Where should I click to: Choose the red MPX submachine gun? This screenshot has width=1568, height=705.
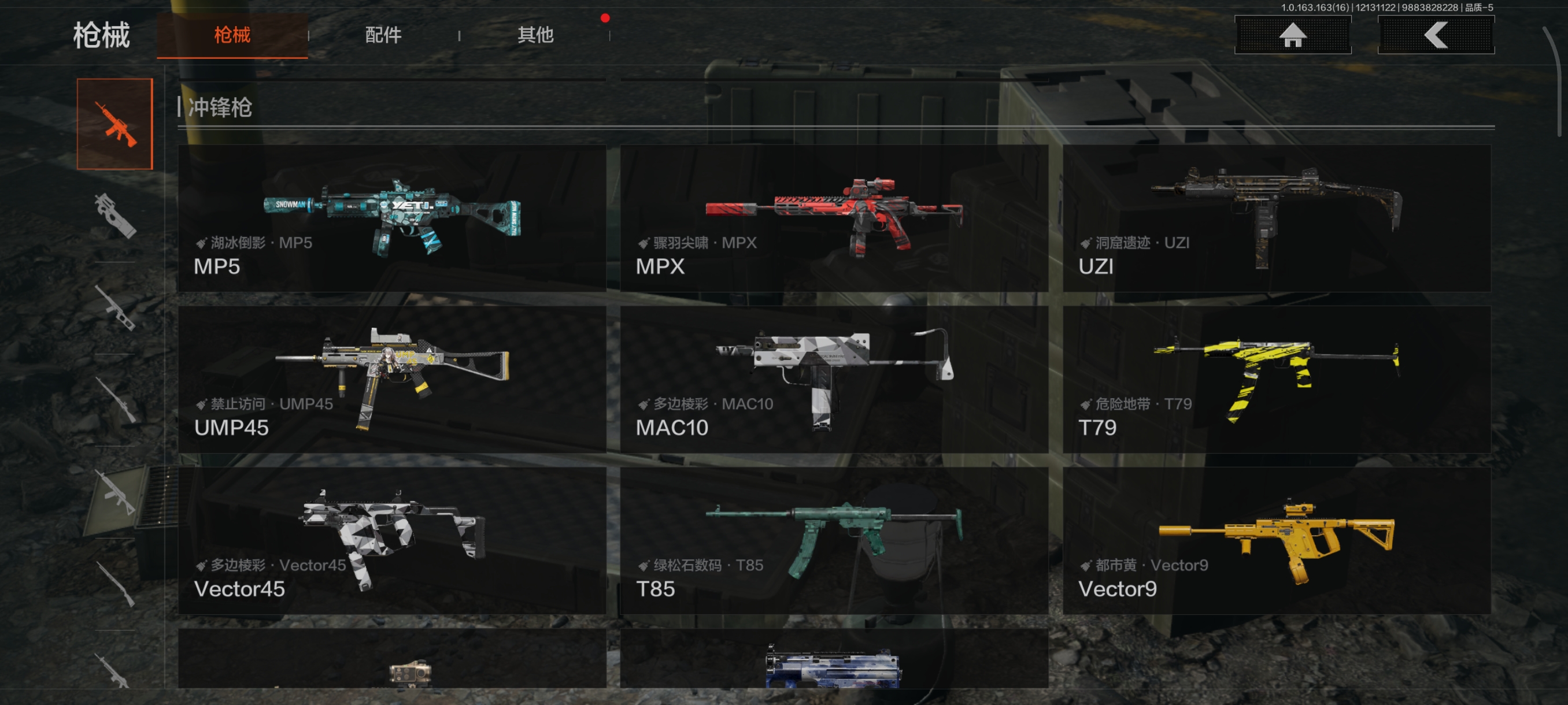pos(834,218)
